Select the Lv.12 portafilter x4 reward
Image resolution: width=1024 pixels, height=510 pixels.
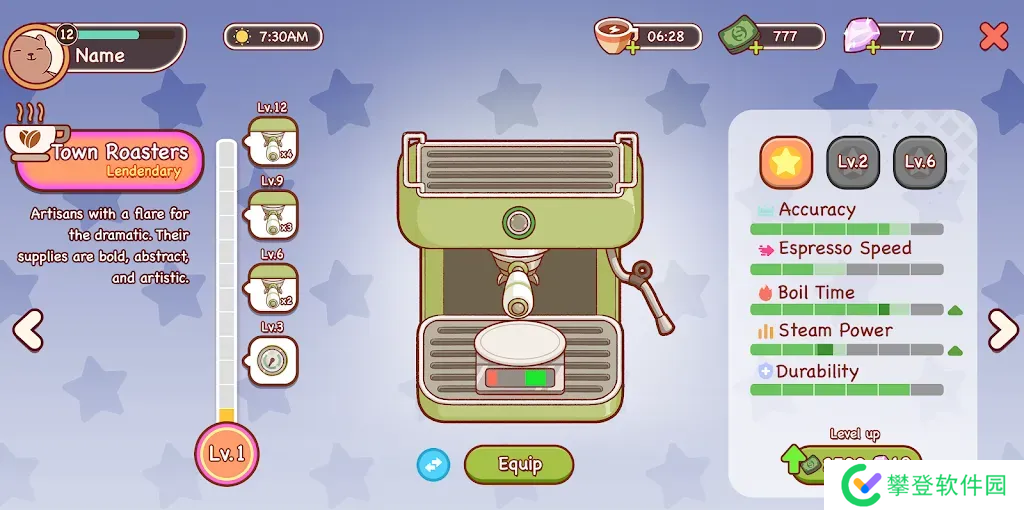[x=272, y=142]
